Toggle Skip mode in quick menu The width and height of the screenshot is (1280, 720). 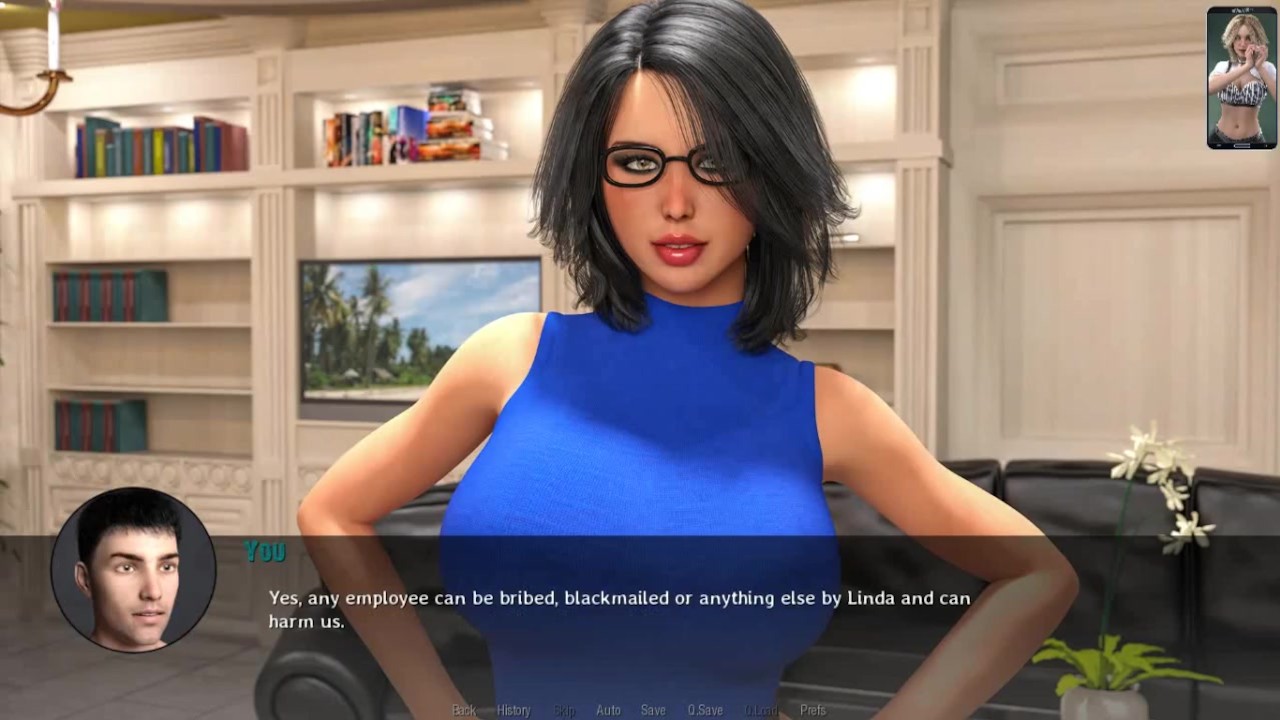[564, 710]
